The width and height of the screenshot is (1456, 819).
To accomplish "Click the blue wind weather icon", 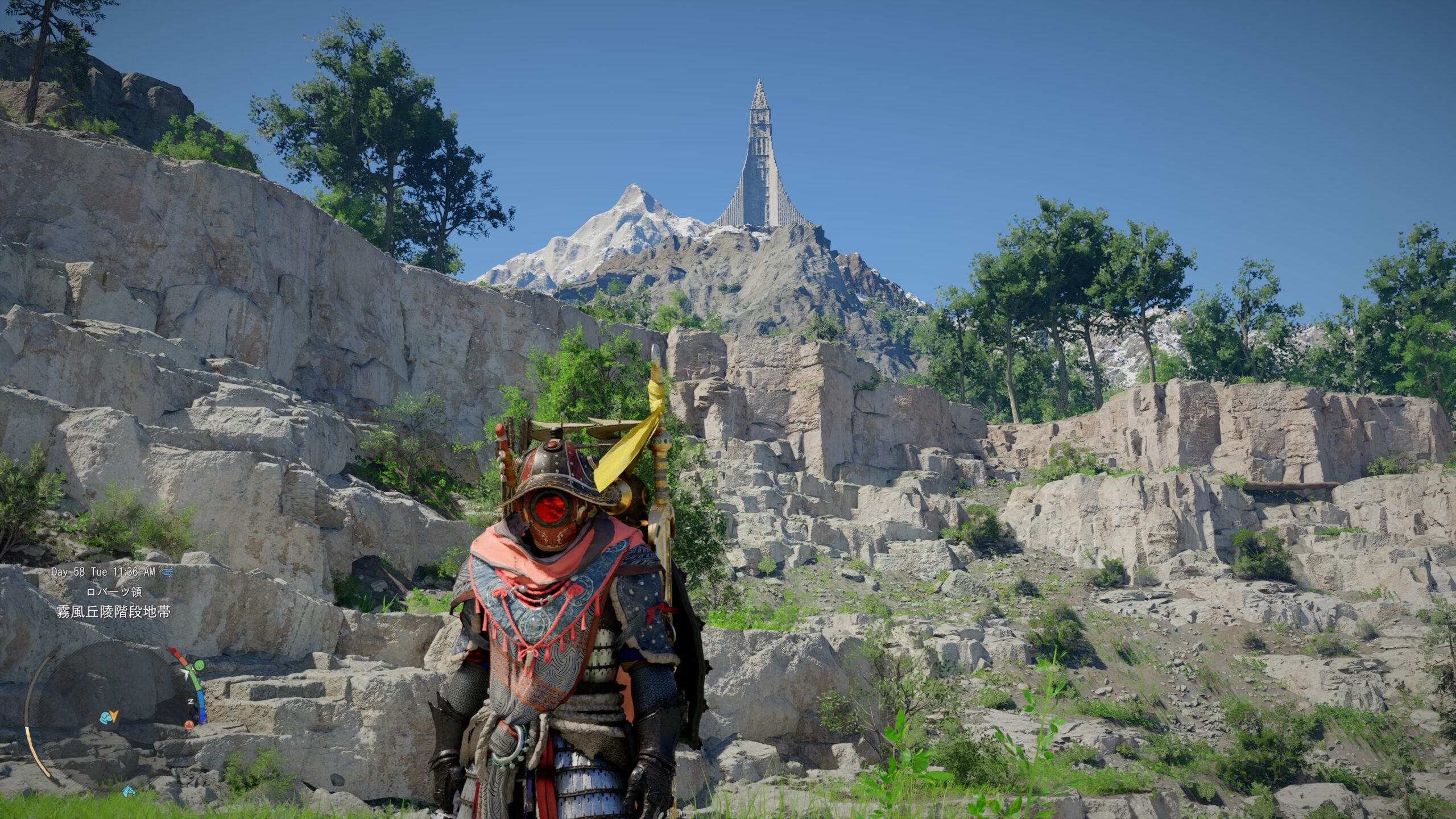I will (x=167, y=571).
